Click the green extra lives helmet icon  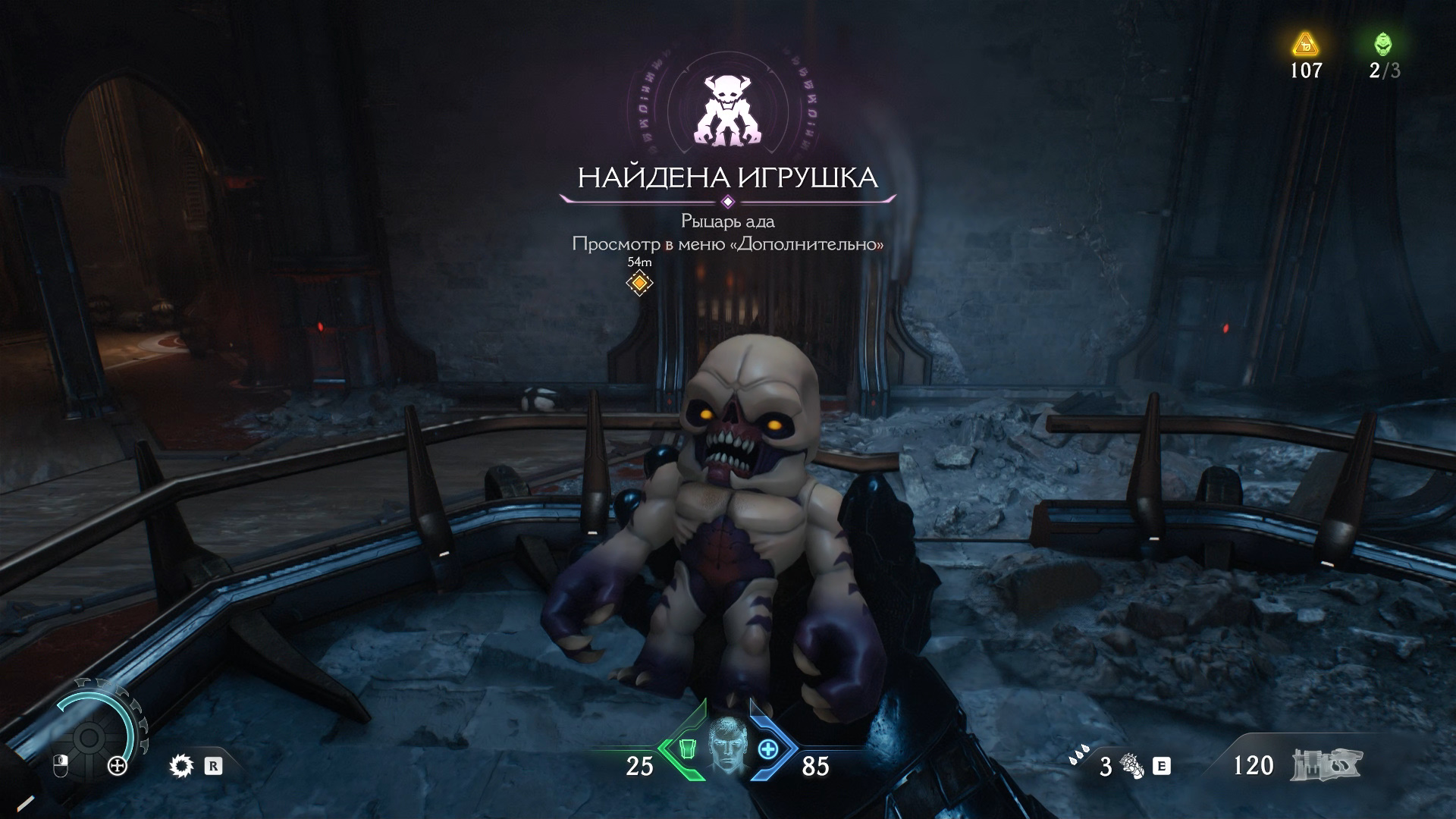[x=1383, y=44]
